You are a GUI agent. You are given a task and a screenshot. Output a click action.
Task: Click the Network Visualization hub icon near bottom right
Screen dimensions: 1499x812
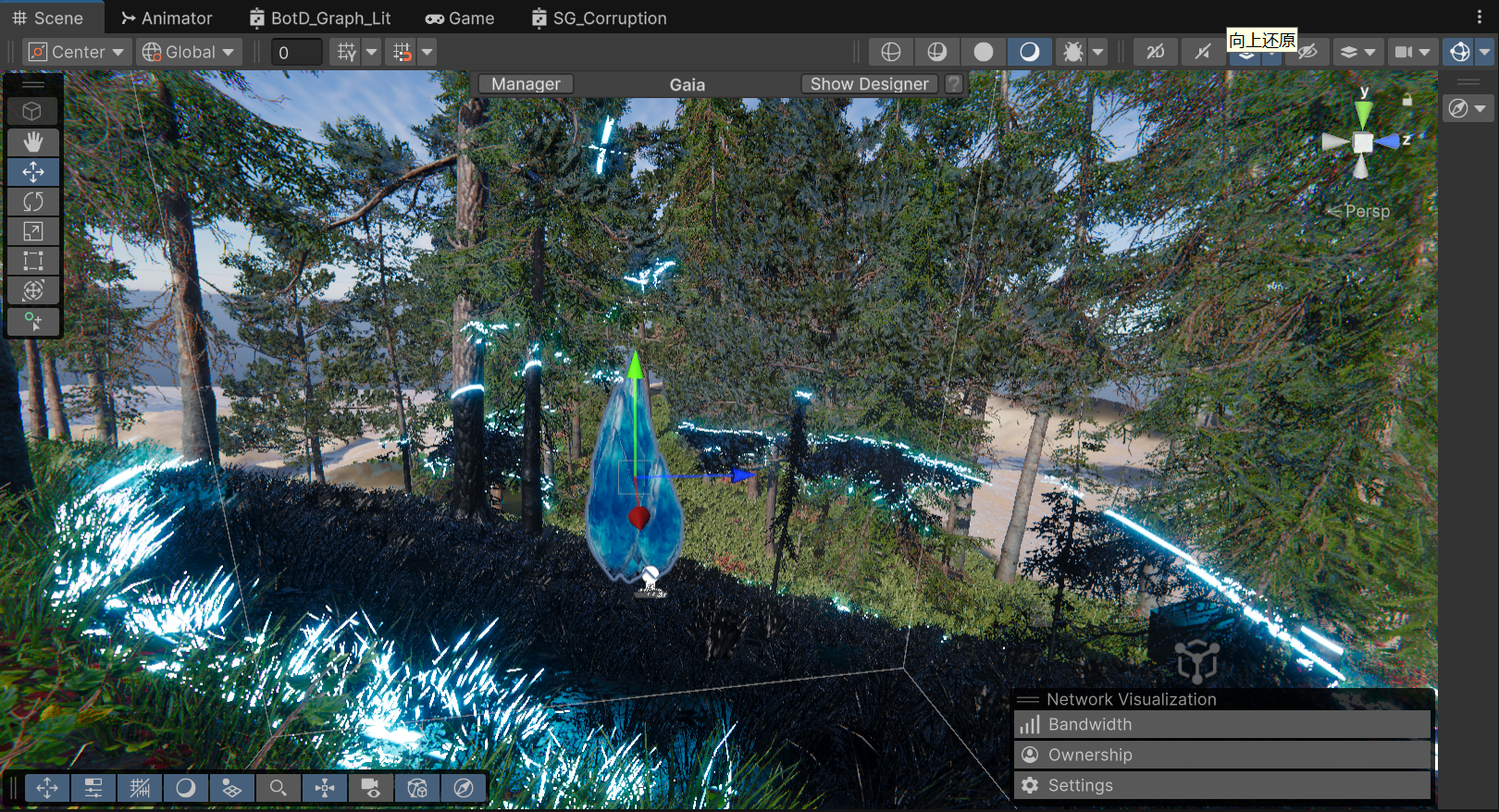pyautogui.click(x=1195, y=660)
